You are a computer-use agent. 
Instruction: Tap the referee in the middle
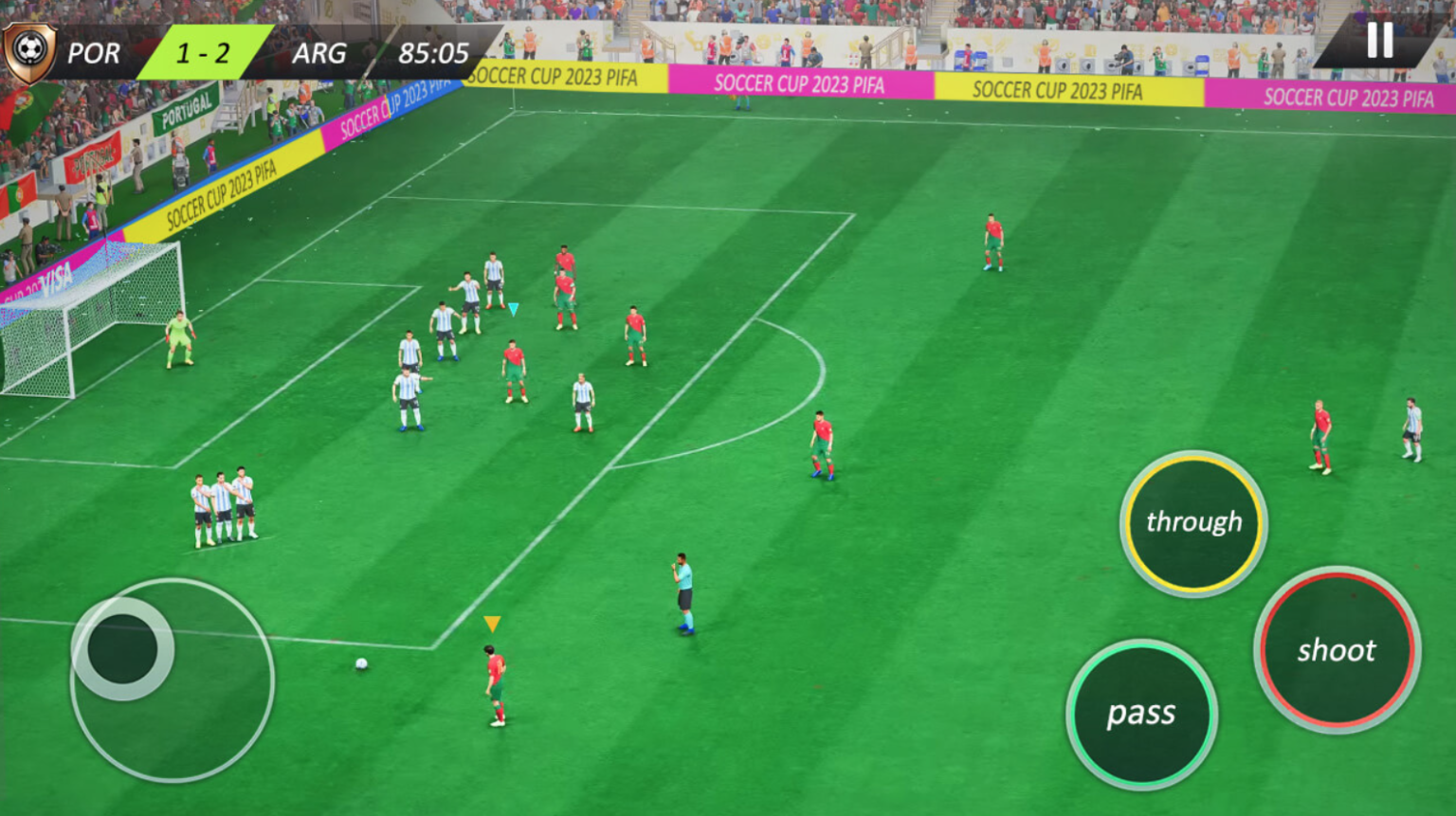(x=684, y=592)
